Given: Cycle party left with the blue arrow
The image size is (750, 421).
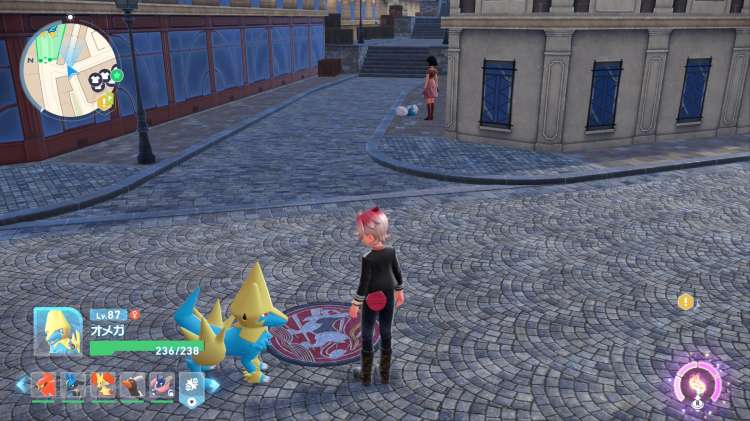Looking at the screenshot, I should (x=21, y=385).
